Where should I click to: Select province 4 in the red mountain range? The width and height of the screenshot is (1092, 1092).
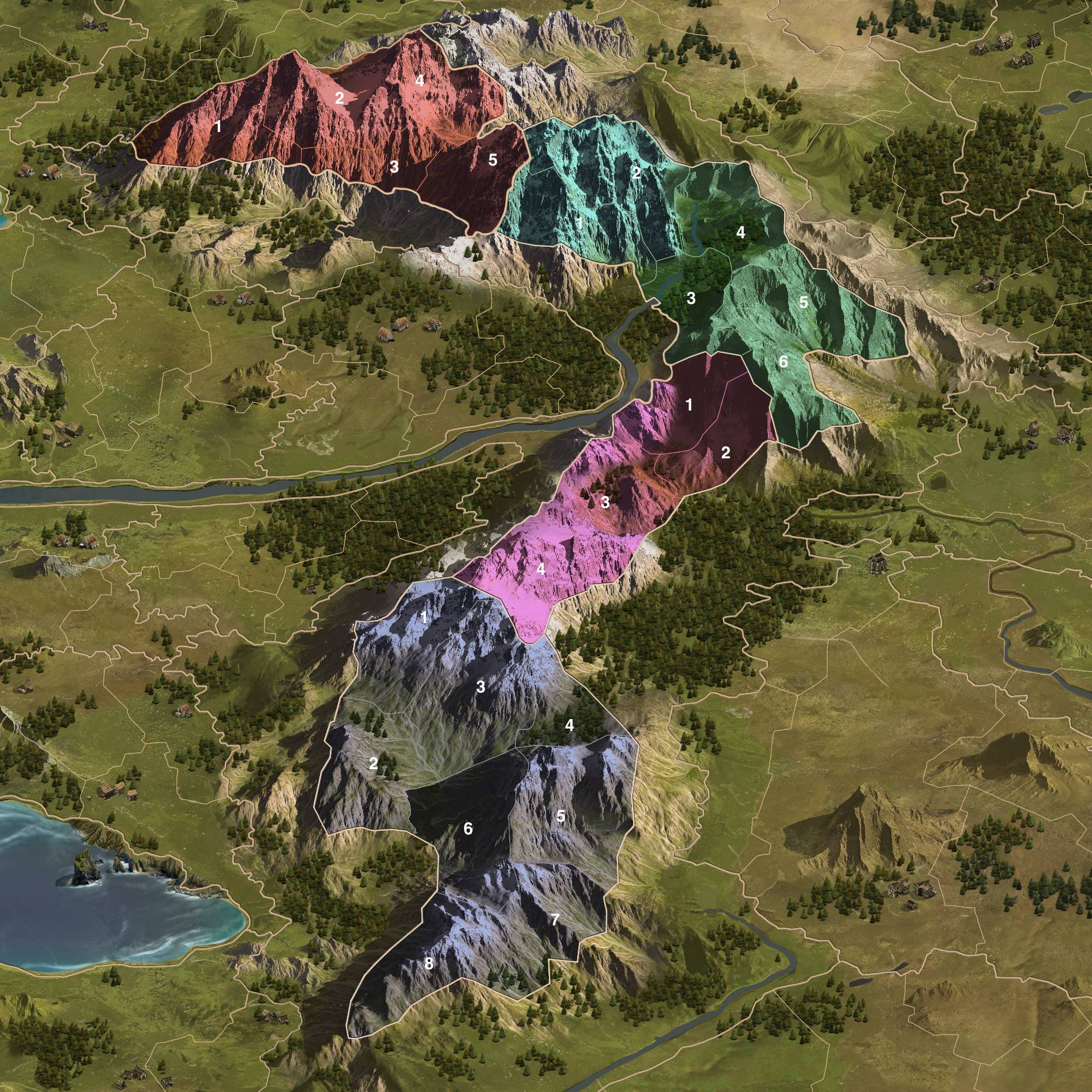point(420,81)
